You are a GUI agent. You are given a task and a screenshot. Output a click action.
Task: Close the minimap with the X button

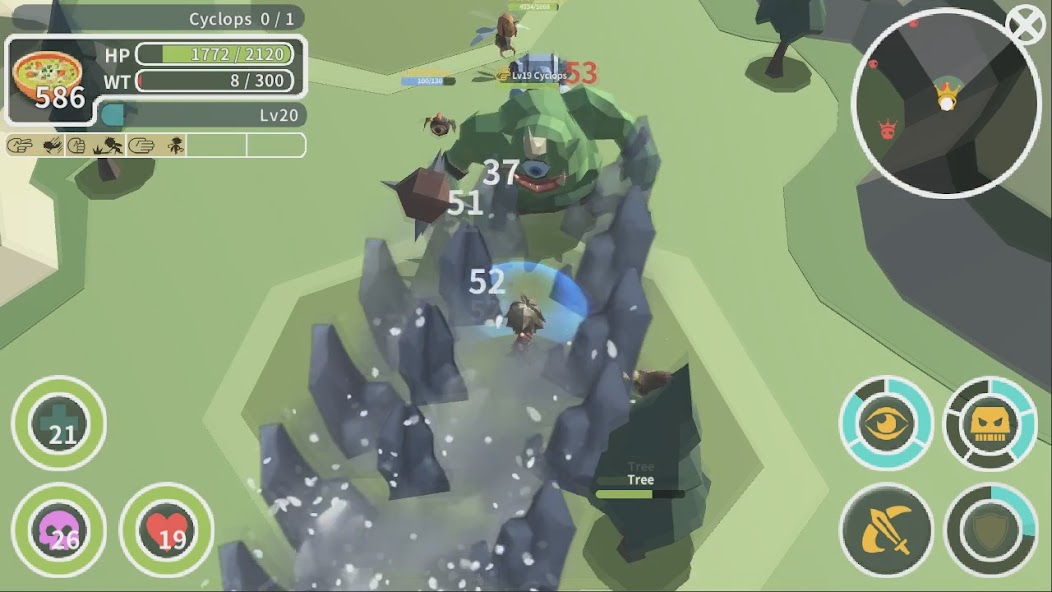pos(1025,26)
